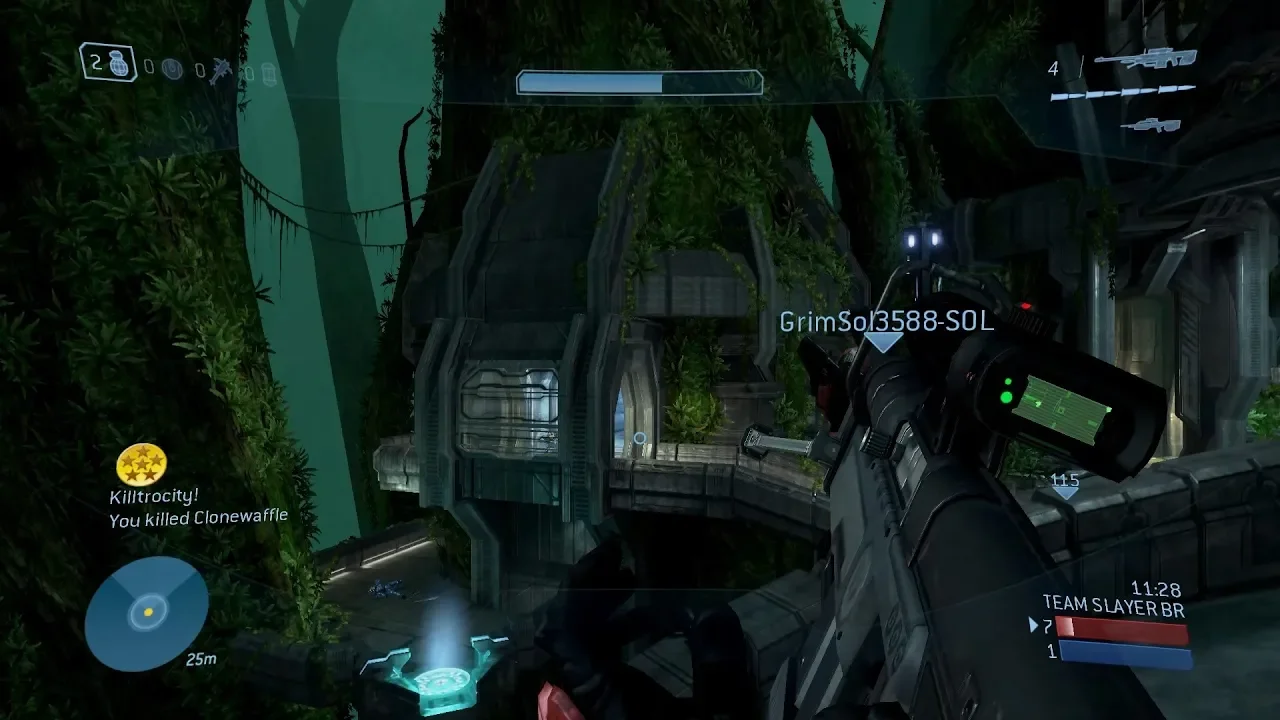This screenshot has height=720, width=1280.
Task: Click the waypoint arrow marked 115
Action: coord(1065,486)
